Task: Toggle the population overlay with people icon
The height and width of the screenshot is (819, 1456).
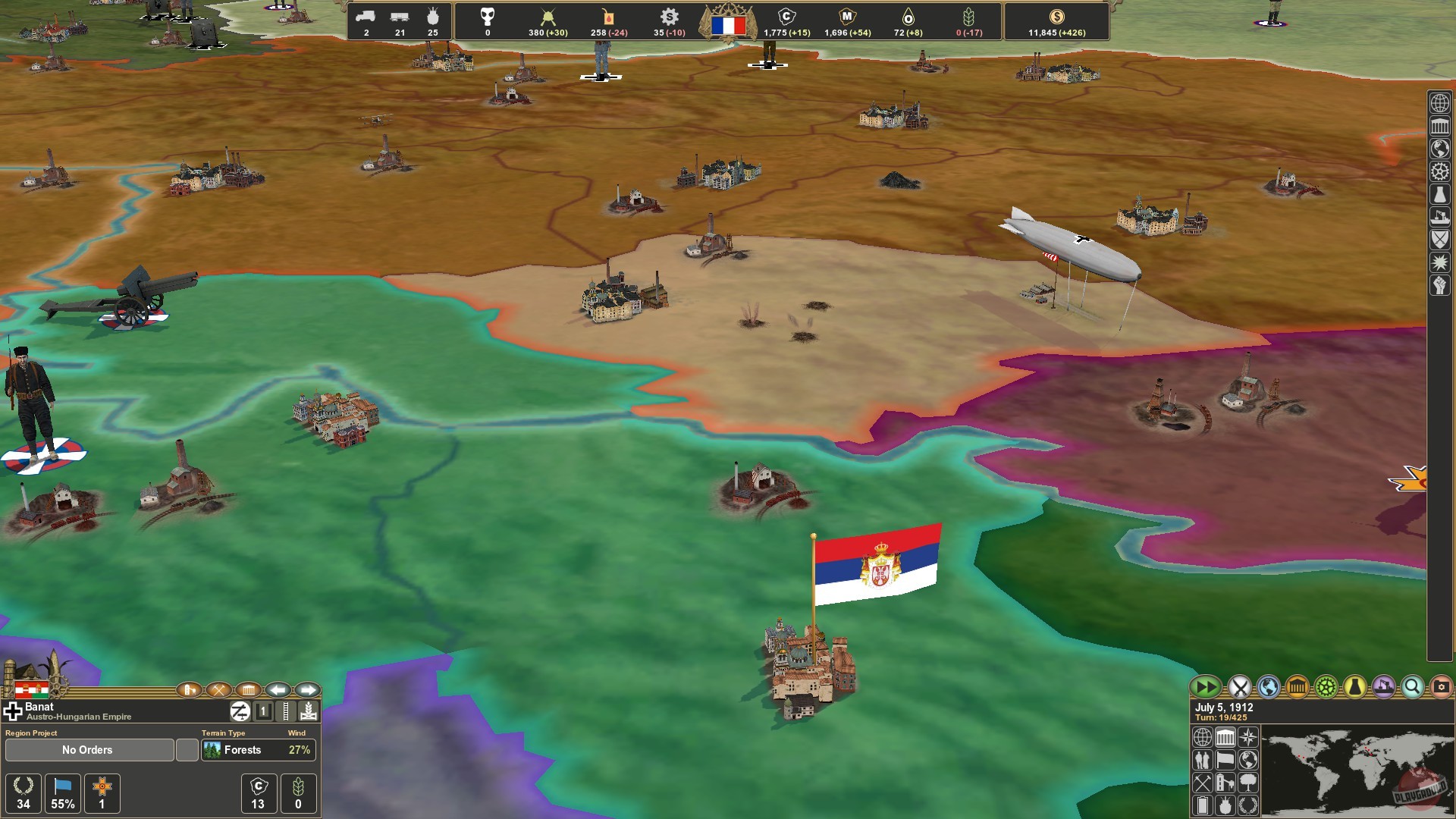Action: (1203, 761)
